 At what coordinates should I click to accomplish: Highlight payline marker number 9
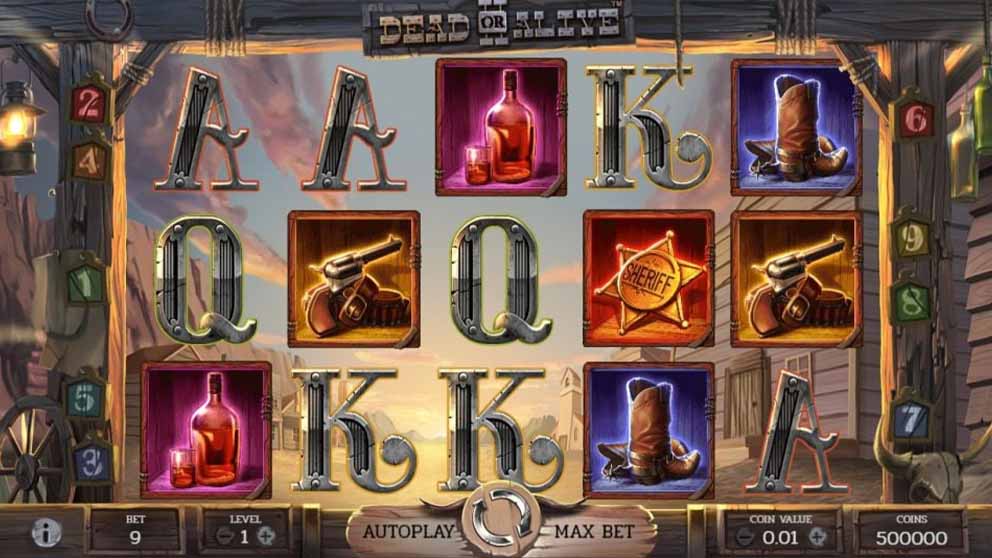click(x=911, y=237)
